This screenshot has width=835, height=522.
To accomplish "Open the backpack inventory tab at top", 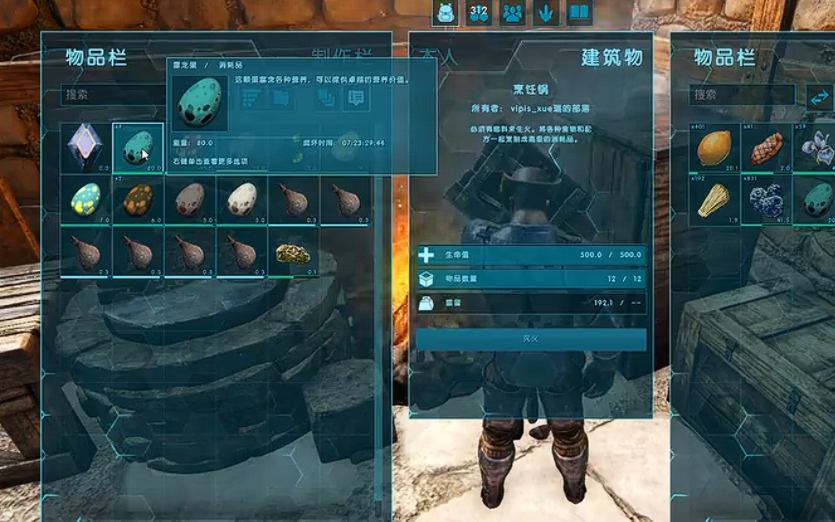I will pyautogui.click(x=446, y=14).
